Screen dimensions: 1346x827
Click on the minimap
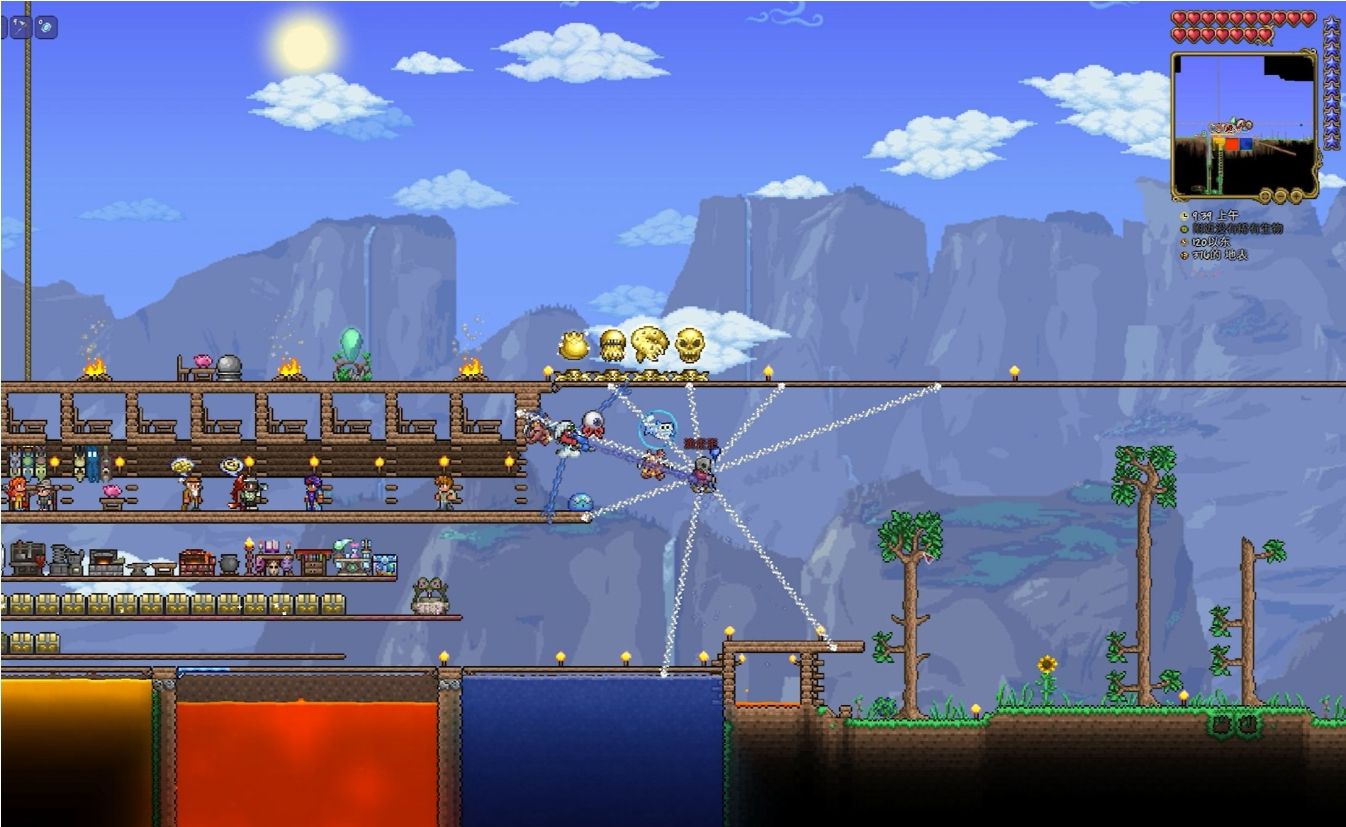(x=1243, y=121)
